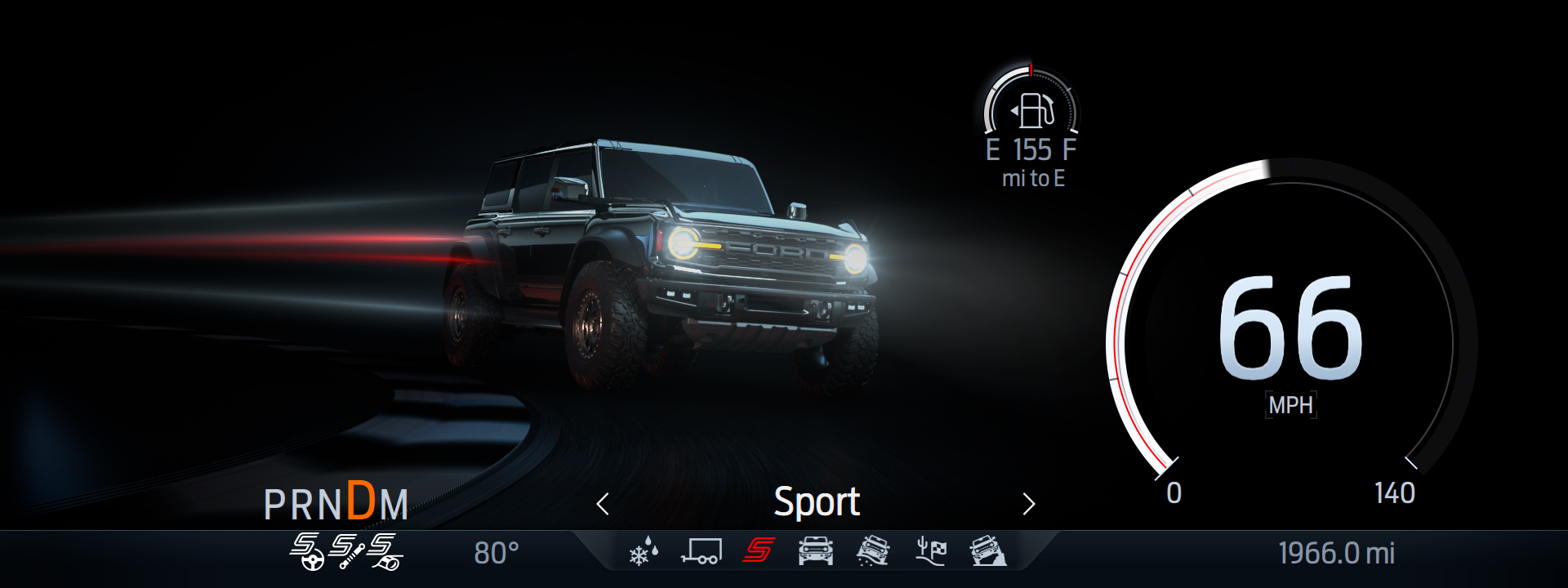Go to the previous drive mode arrow
This screenshot has width=1568, height=588.
tap(603, 504)
